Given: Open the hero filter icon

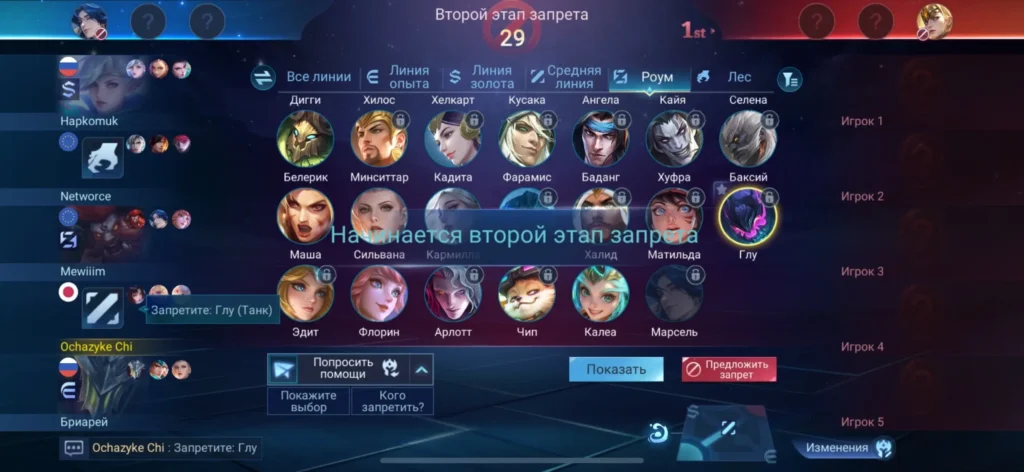Looking at the screenshot, I should click(790, 79).
